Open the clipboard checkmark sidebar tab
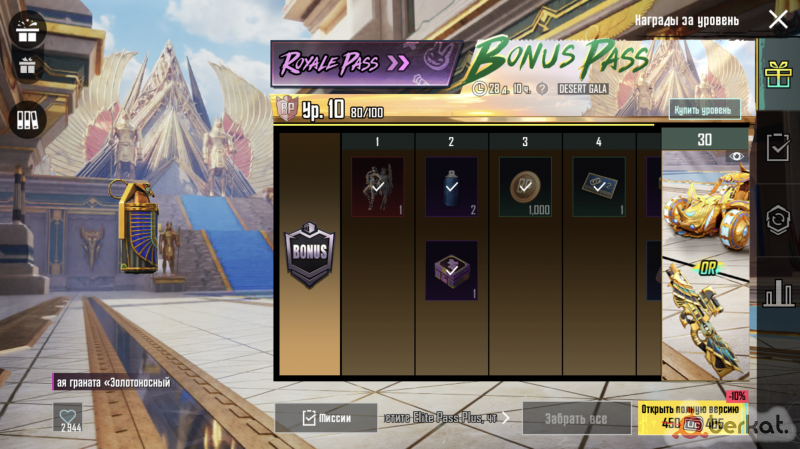Screen dimensions: 800x449 click(x=777, y=147)
